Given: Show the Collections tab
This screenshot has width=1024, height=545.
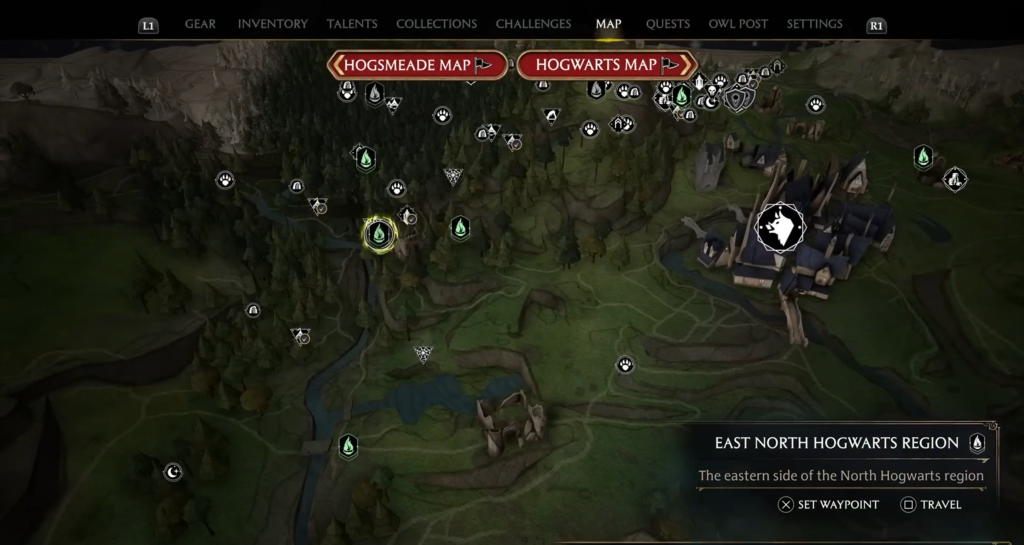Looking at the screenshot, I should tap(436, 24).
